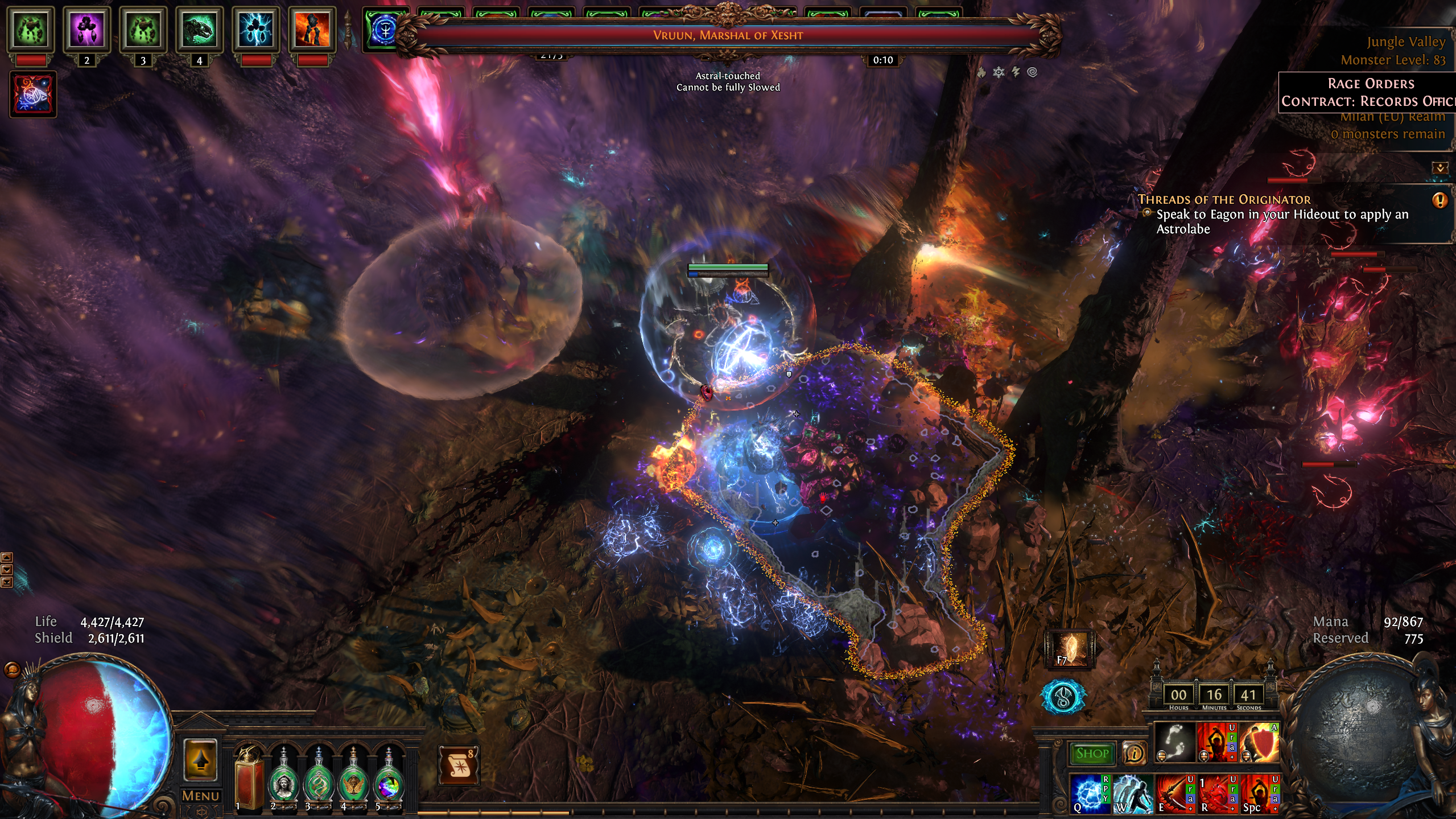The image size is (1456, 819).
Task: Select the red shield aura skill
Action: 1259,742
